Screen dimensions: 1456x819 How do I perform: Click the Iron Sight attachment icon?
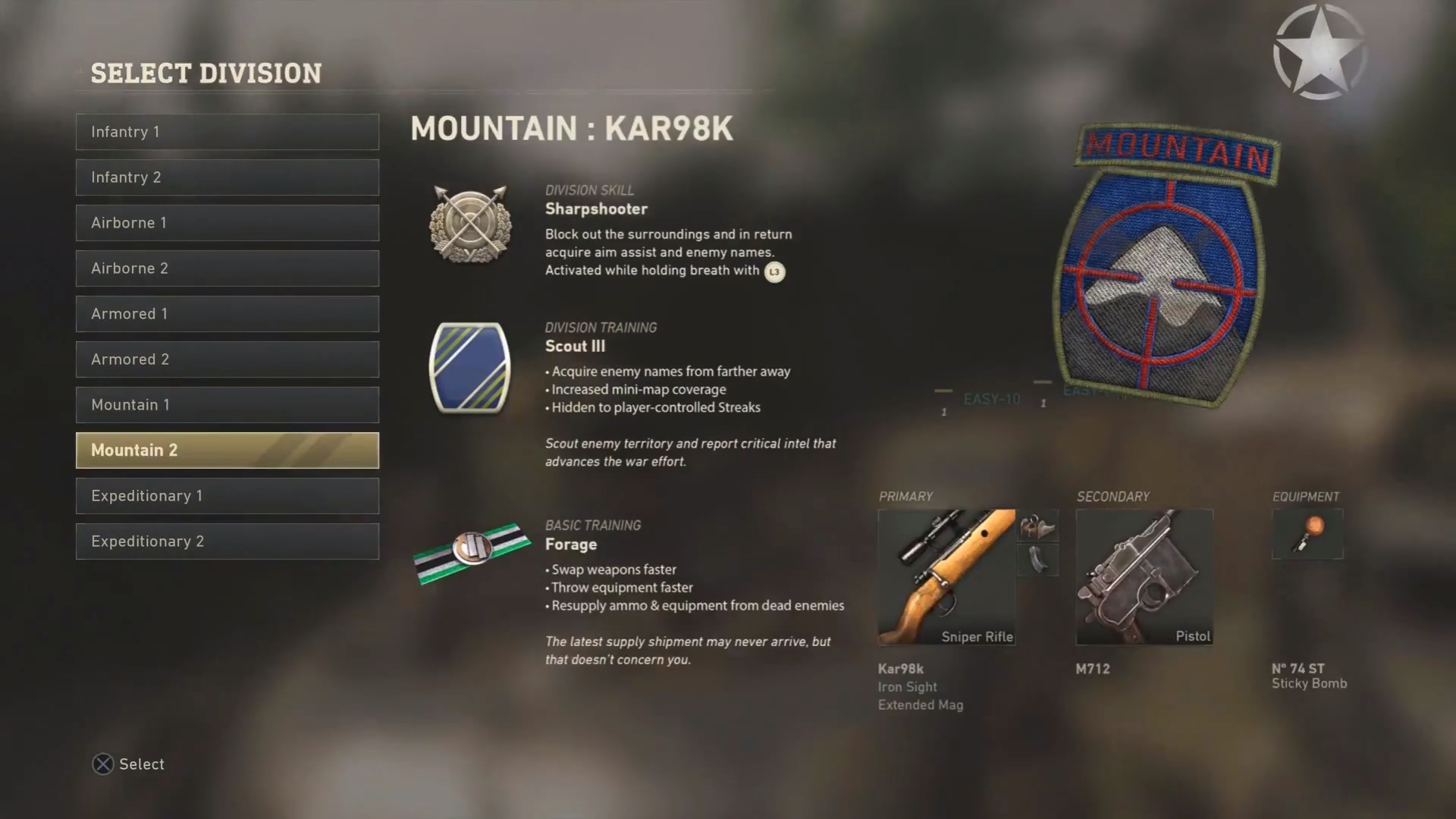[1037, 526]
